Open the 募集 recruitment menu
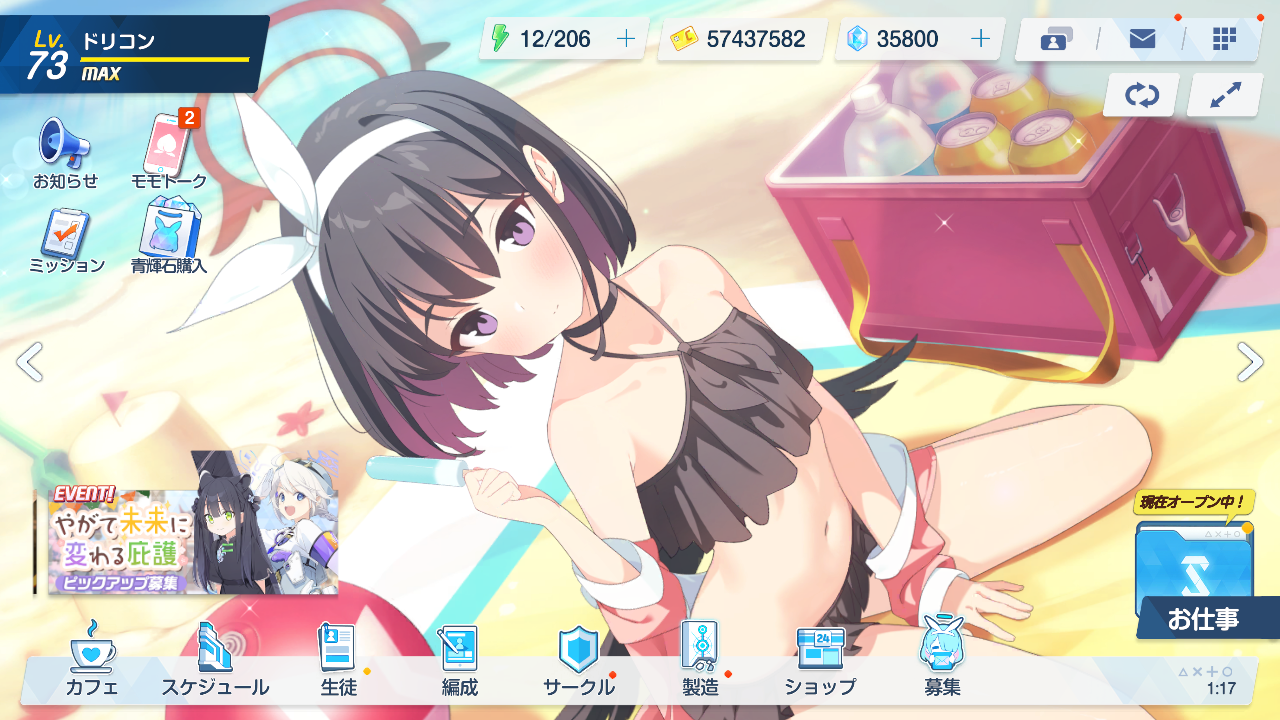The width and height of the screenshot is (1280, 720). 942,660
